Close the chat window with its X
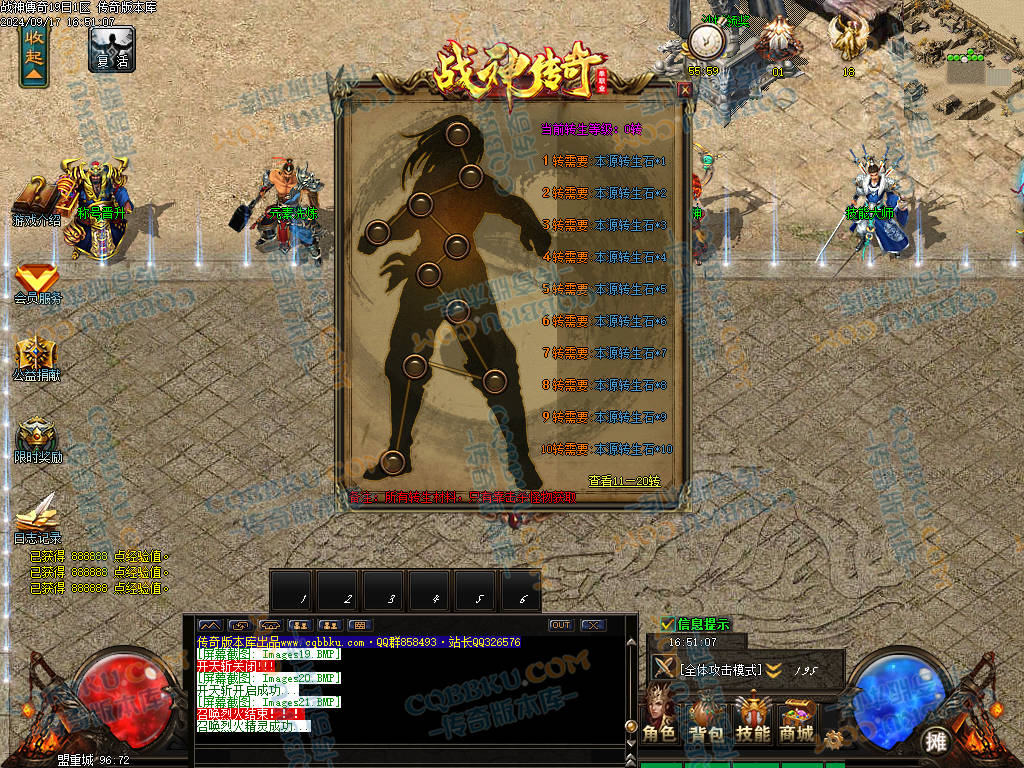 (x=593, y=625)
